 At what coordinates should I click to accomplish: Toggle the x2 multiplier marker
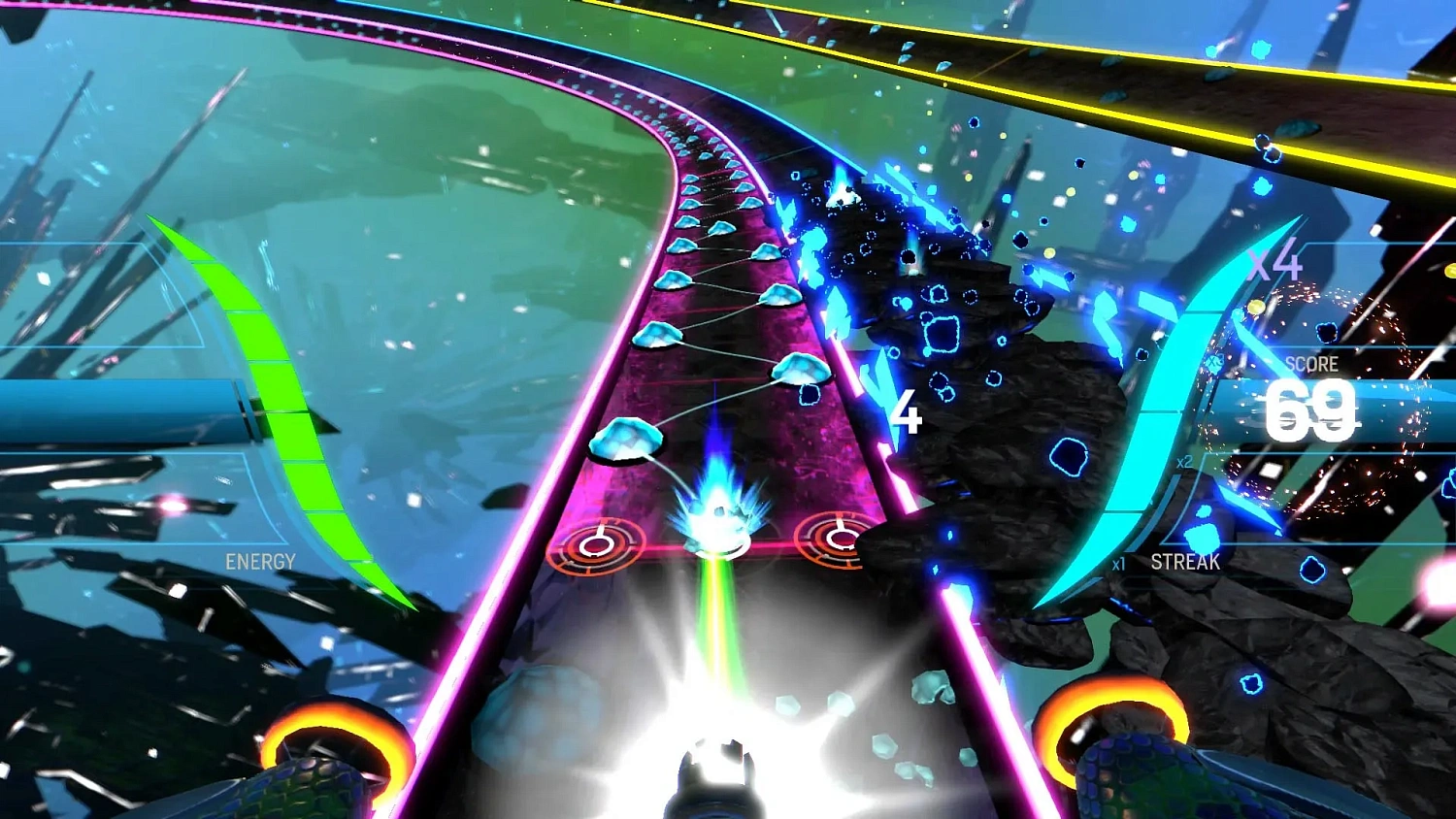[x=1183, y=465]
